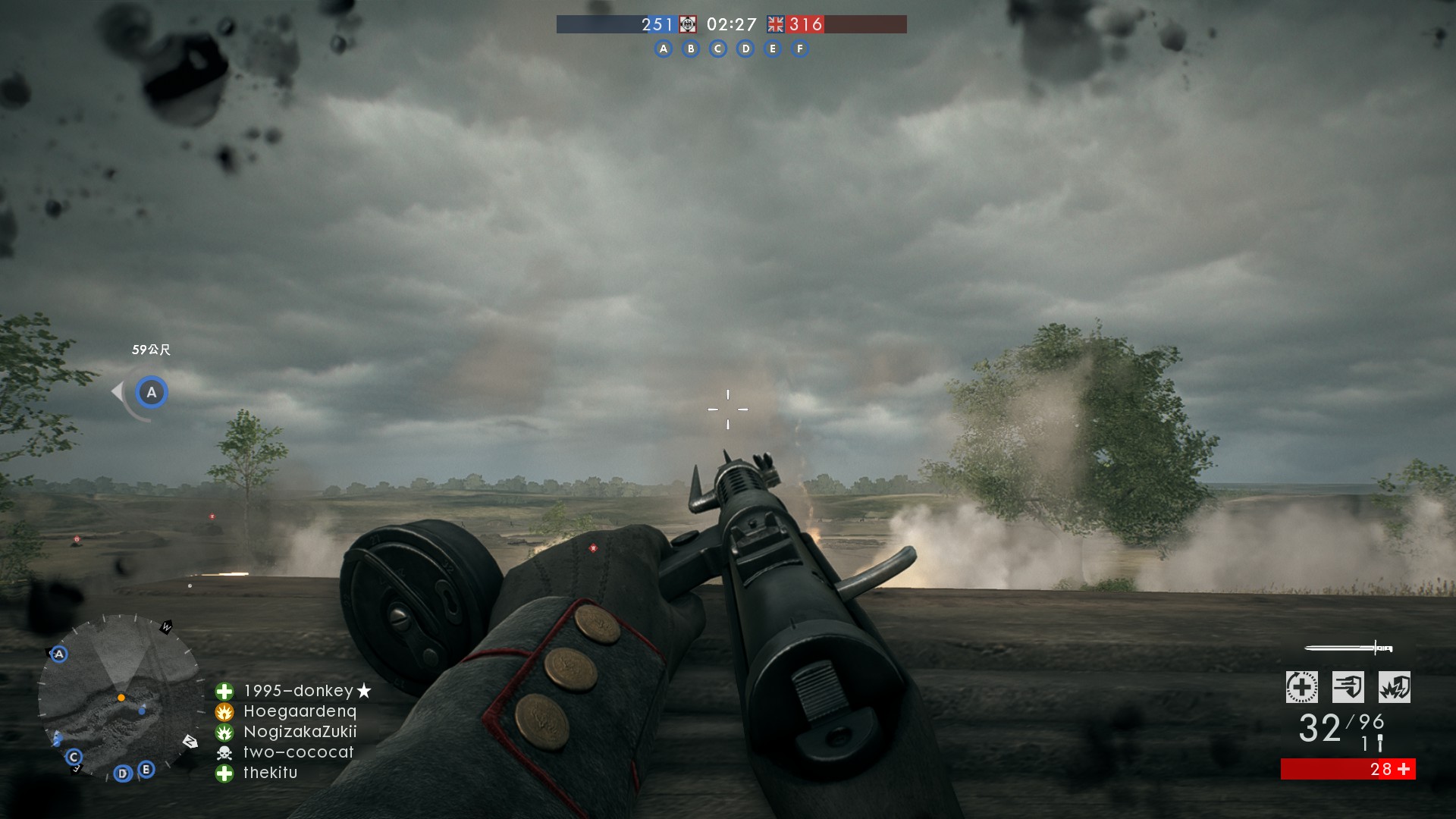1456x819 pixels.
Task: Select squad member Hoegaardenq
Action: click(300, 711)
